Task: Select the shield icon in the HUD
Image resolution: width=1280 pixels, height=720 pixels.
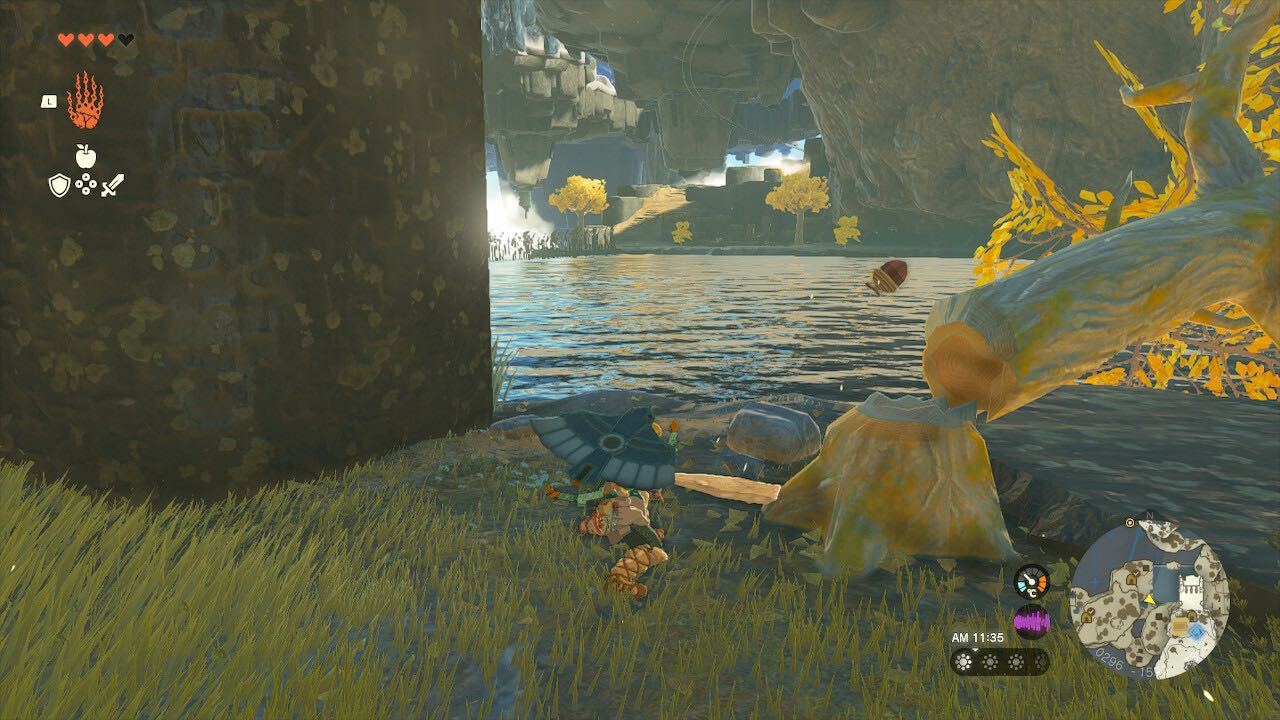Action: tap(59, 185)
